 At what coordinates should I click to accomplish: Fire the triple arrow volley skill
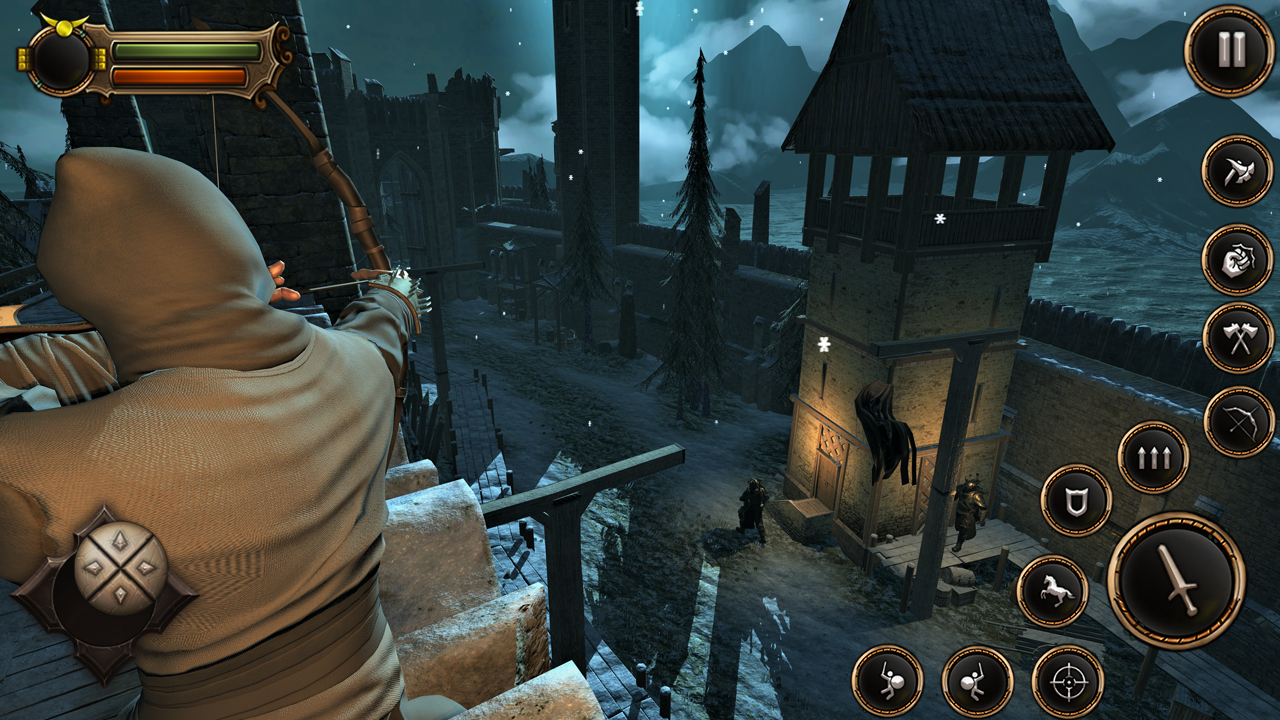point(1153,457)
